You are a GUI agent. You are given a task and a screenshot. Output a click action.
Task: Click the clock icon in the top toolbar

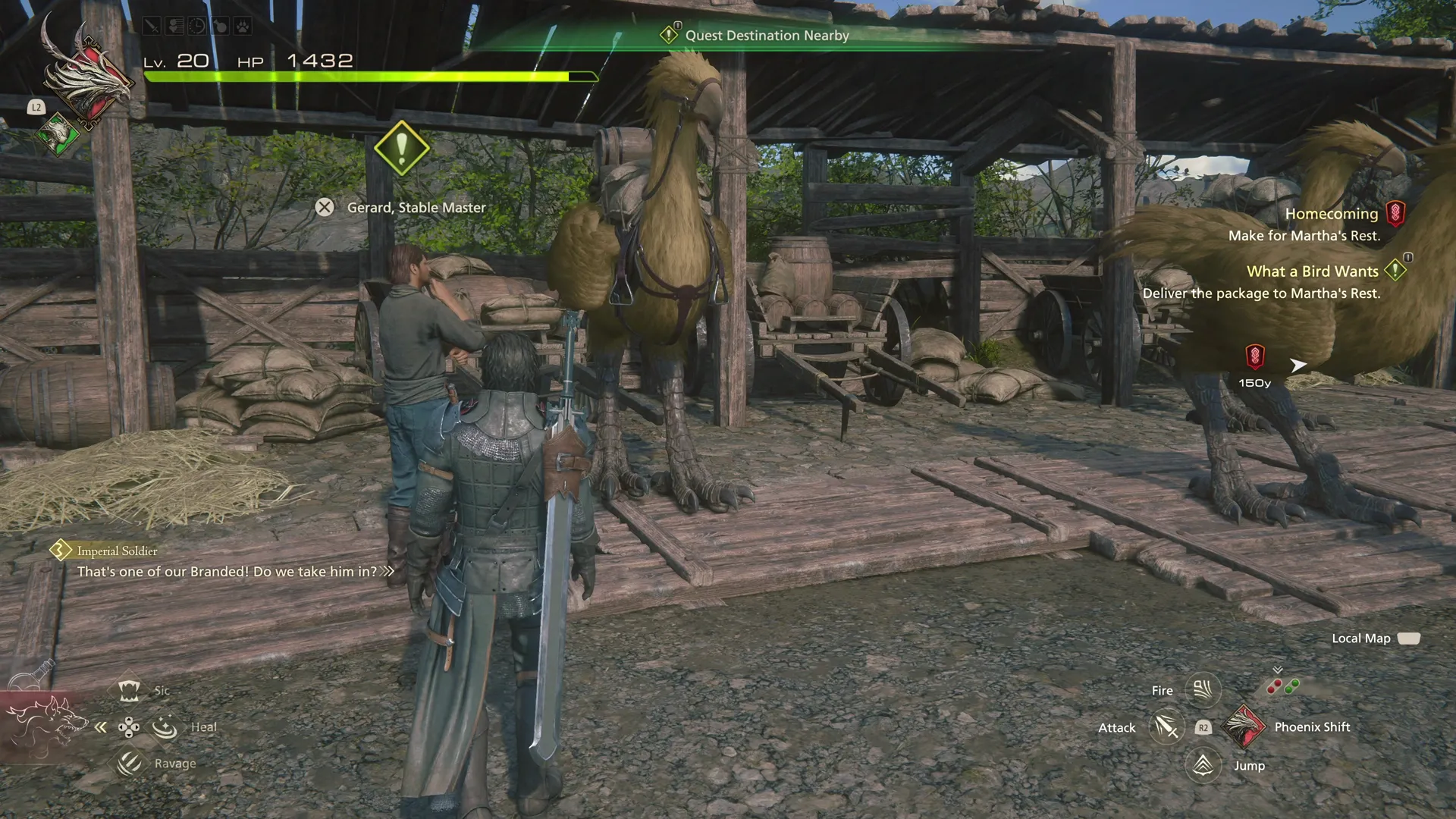[197, 24]
